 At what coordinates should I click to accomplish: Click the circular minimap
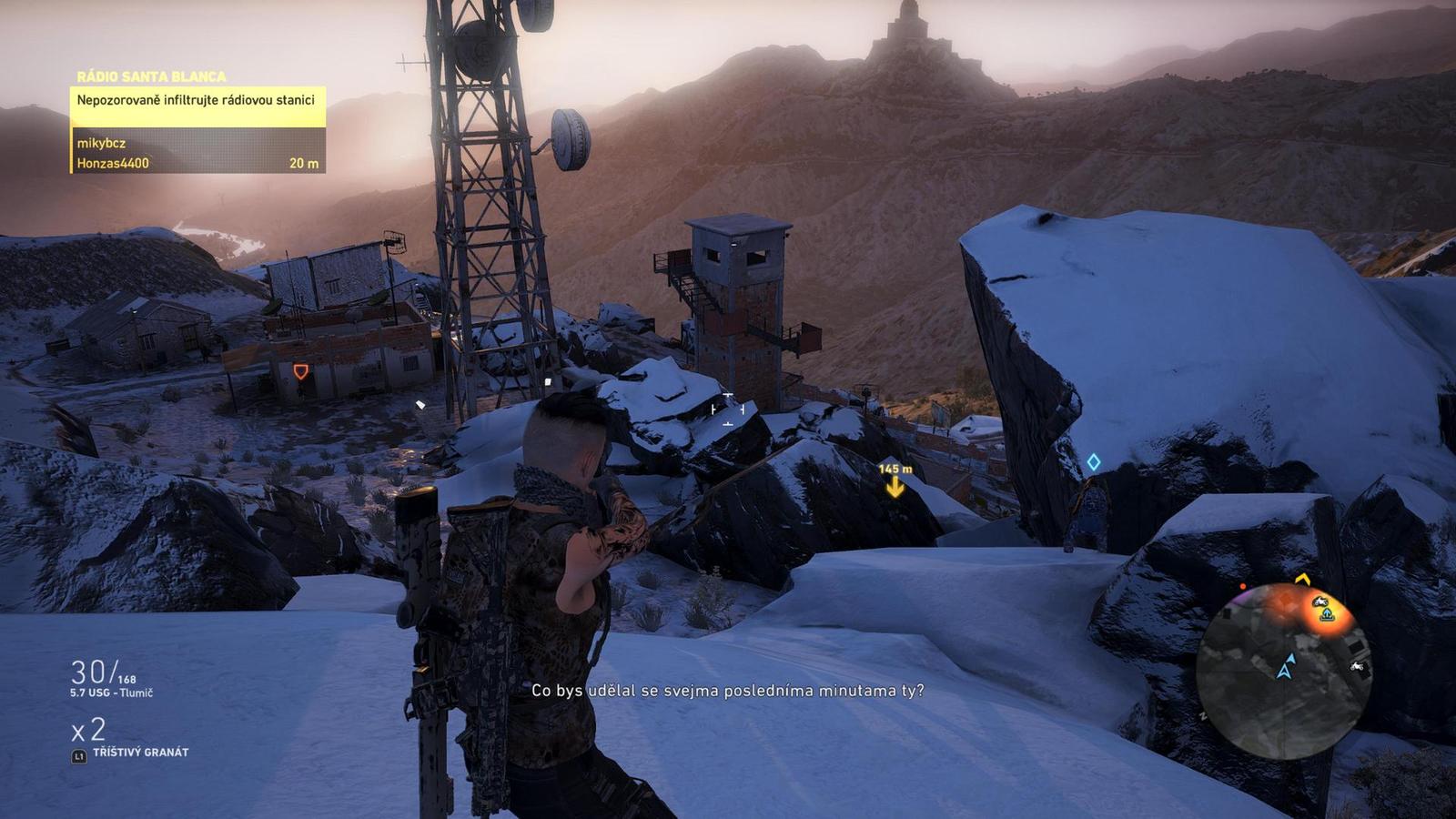pyautogui.click(x=1283, y=672)
